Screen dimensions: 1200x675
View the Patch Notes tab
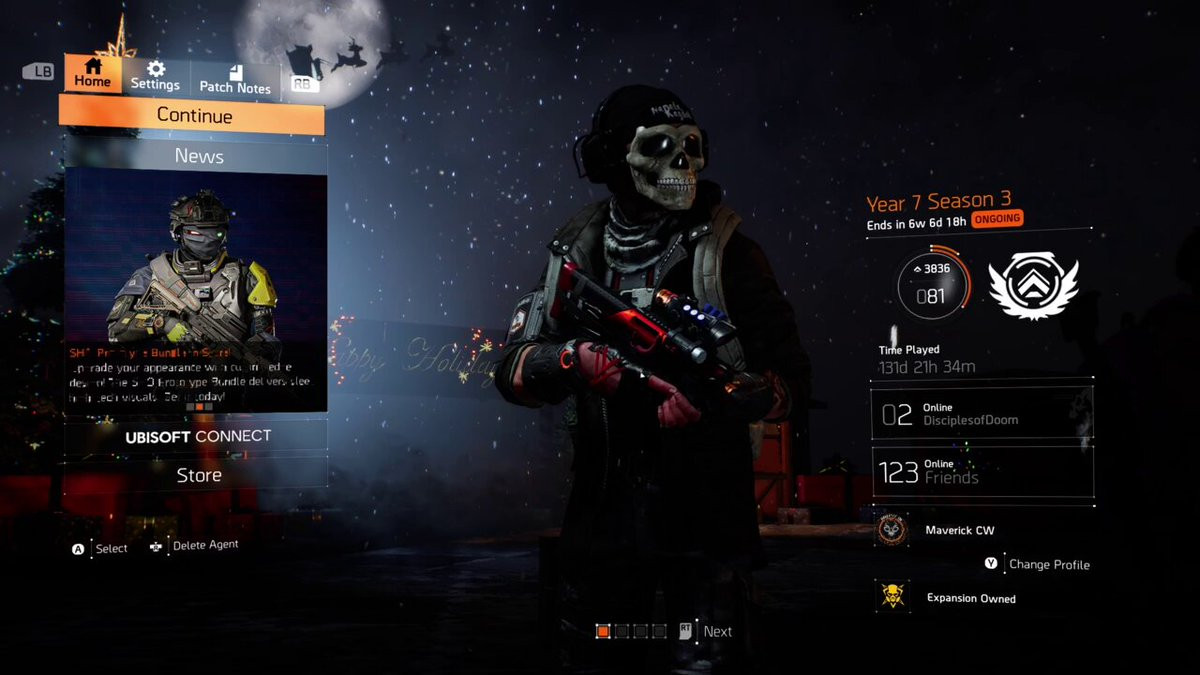[235, 79]
